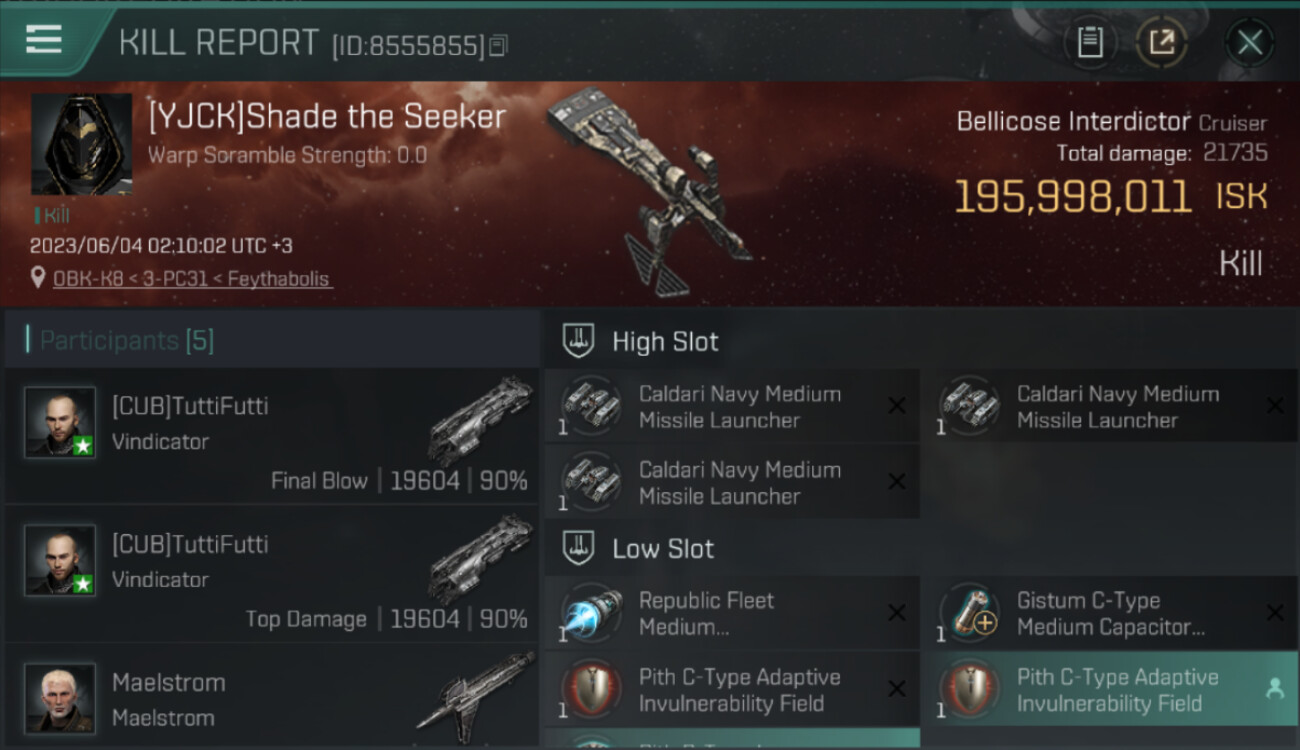
Task: Share the kill report externally
Action: [1161, 42]
